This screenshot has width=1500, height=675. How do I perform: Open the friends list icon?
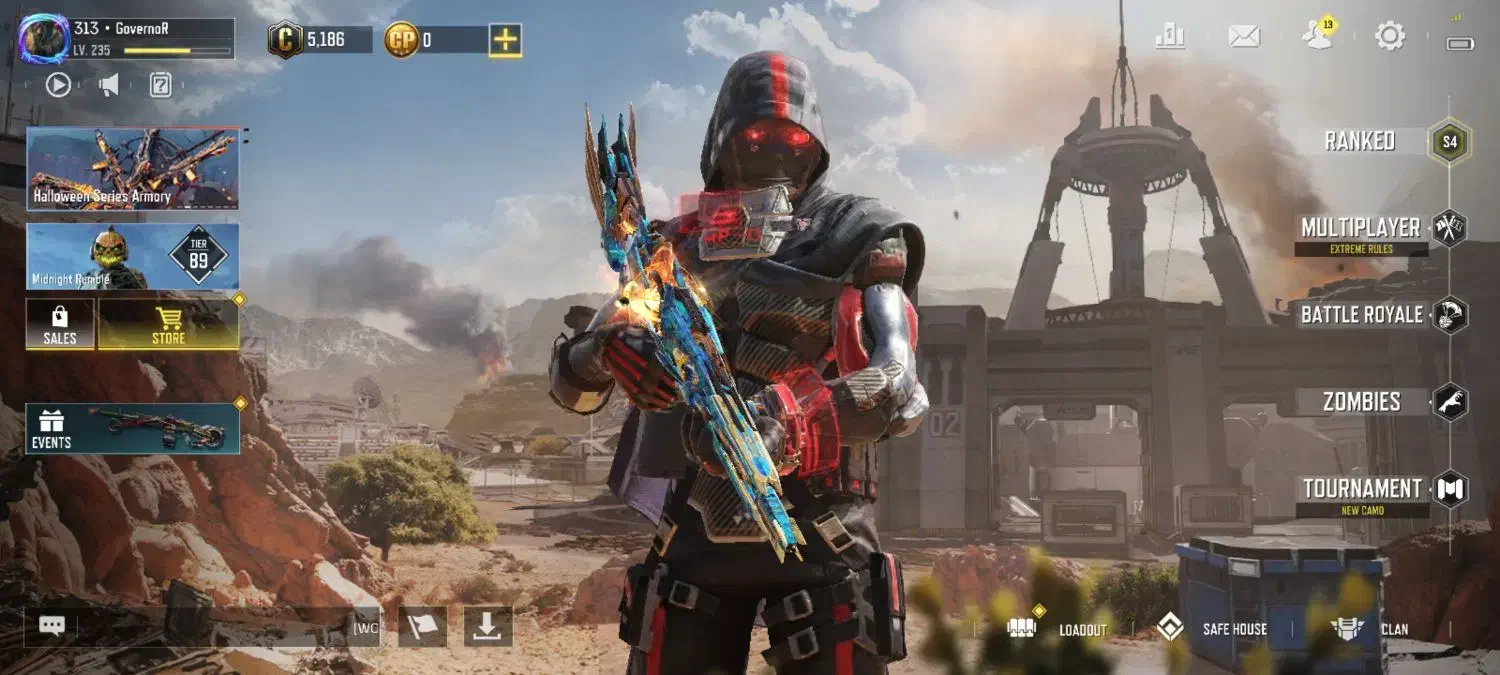pyautogui.click(x=1317, y=36)
